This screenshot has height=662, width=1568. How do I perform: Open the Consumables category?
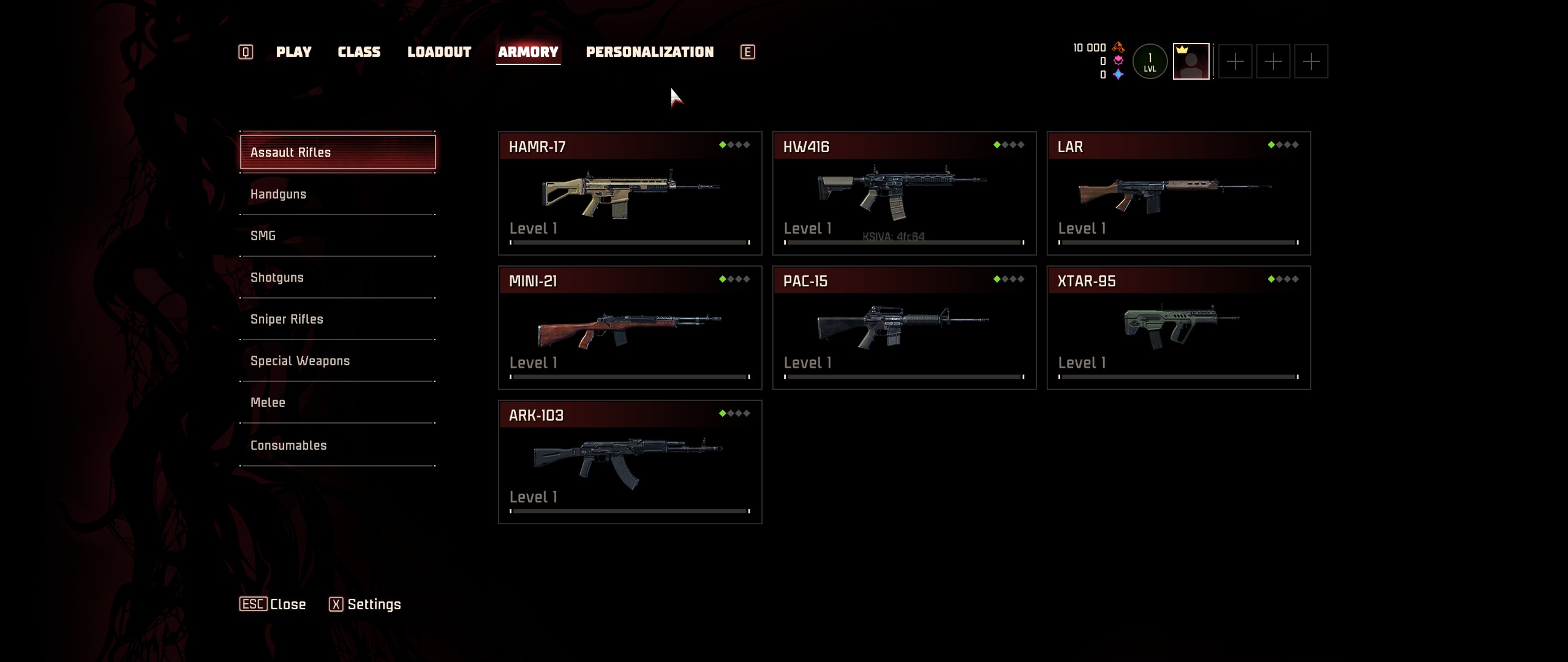point(337,446)
